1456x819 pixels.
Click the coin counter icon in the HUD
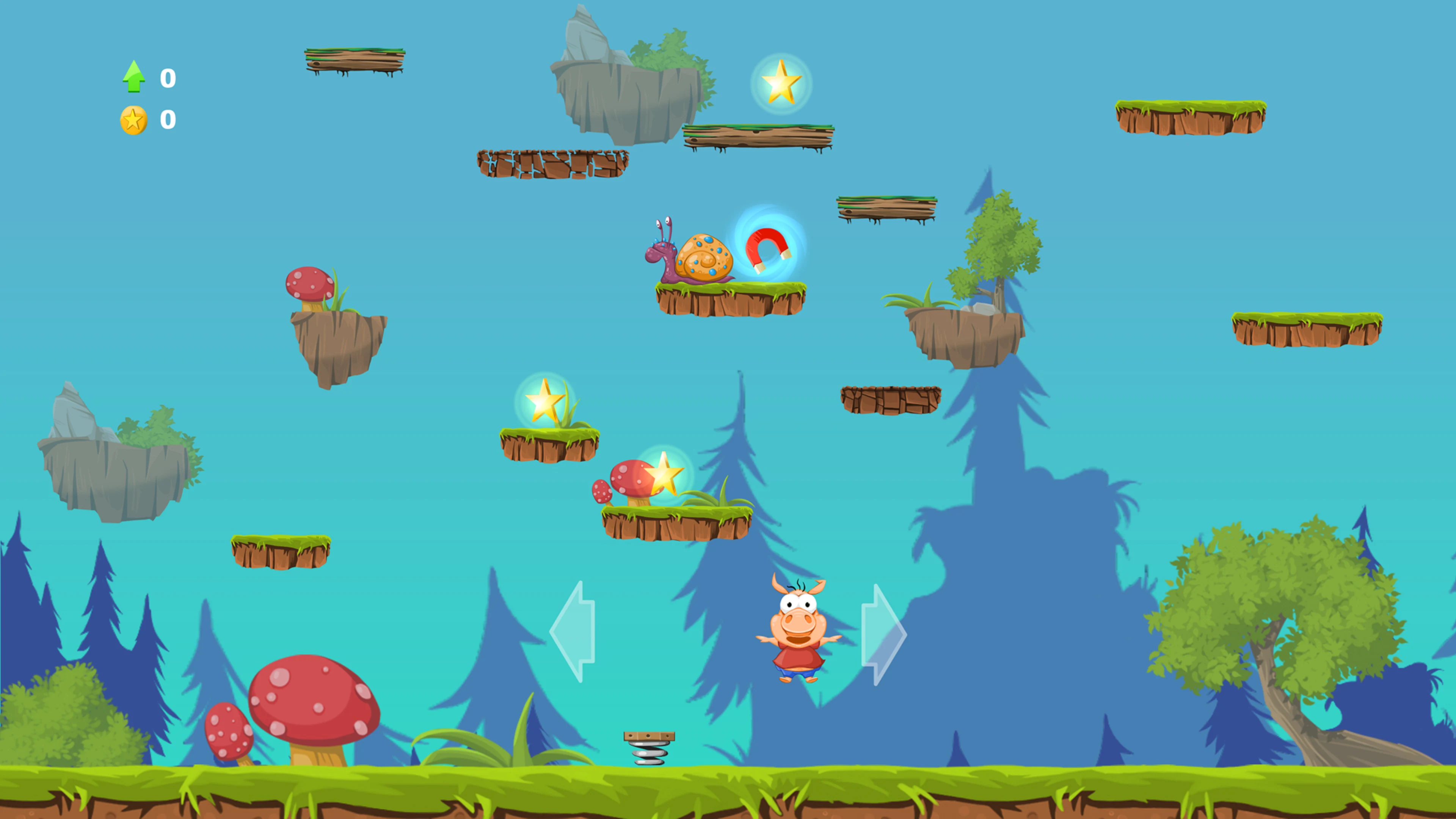pos(134,119)
